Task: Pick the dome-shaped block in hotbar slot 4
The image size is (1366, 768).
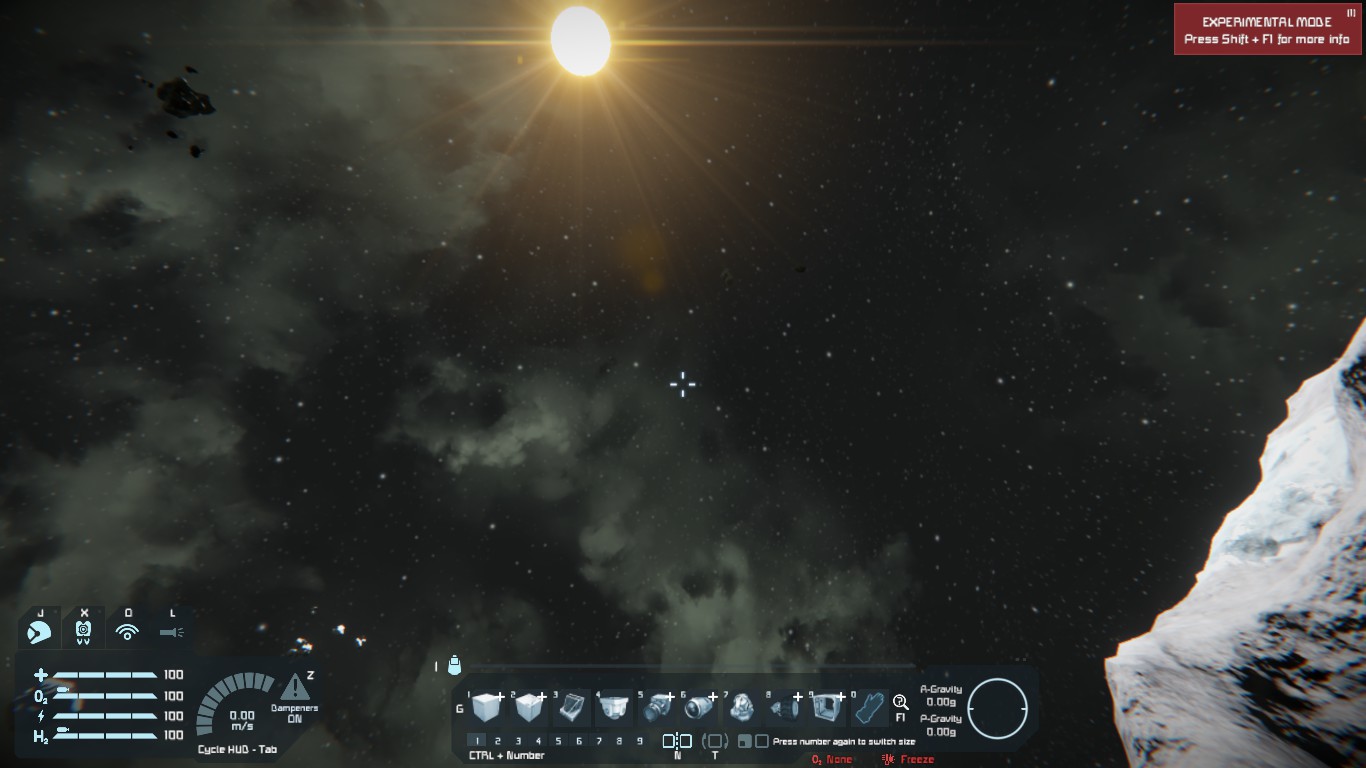Action: coord(613,708)
